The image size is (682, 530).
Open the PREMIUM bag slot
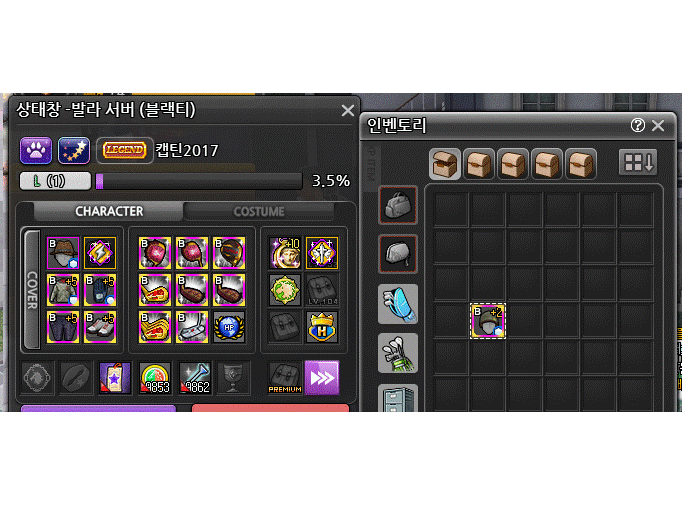[x=285, y=378]
